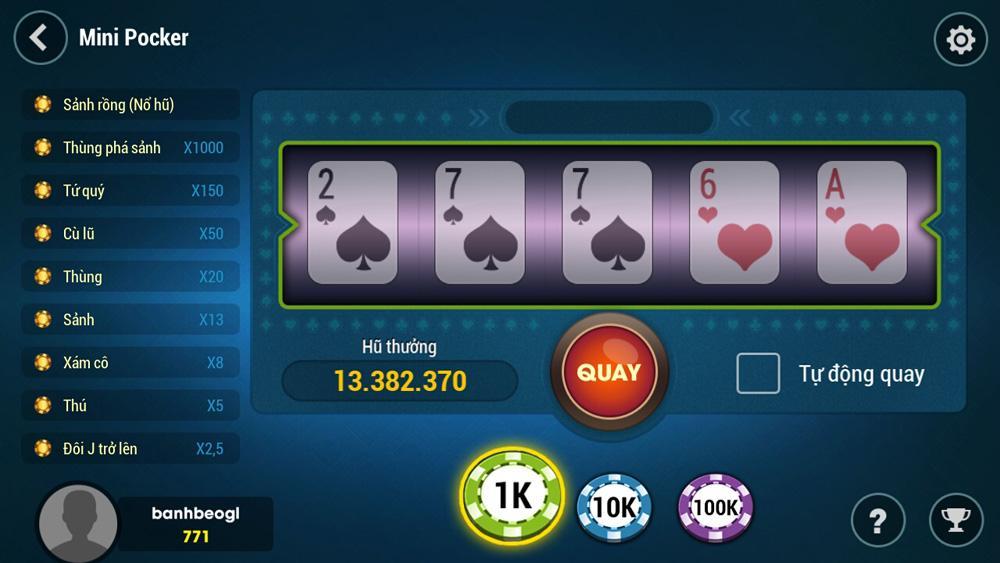Select the 1K green chip

click(513, 496)
